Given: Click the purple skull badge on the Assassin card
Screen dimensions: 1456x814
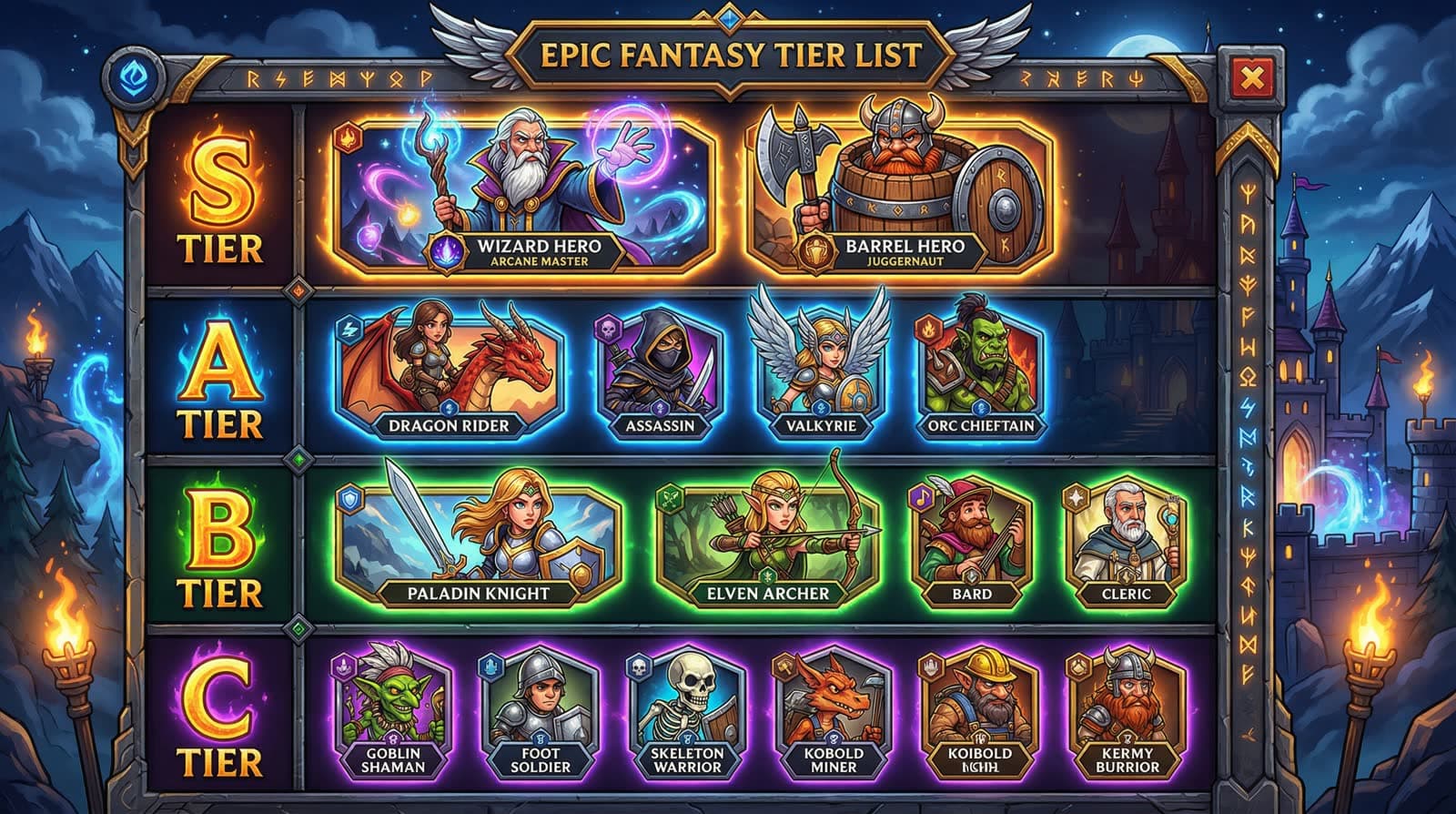Looking at the screenshot, I should pyautogui.click(x=610, y=331).
